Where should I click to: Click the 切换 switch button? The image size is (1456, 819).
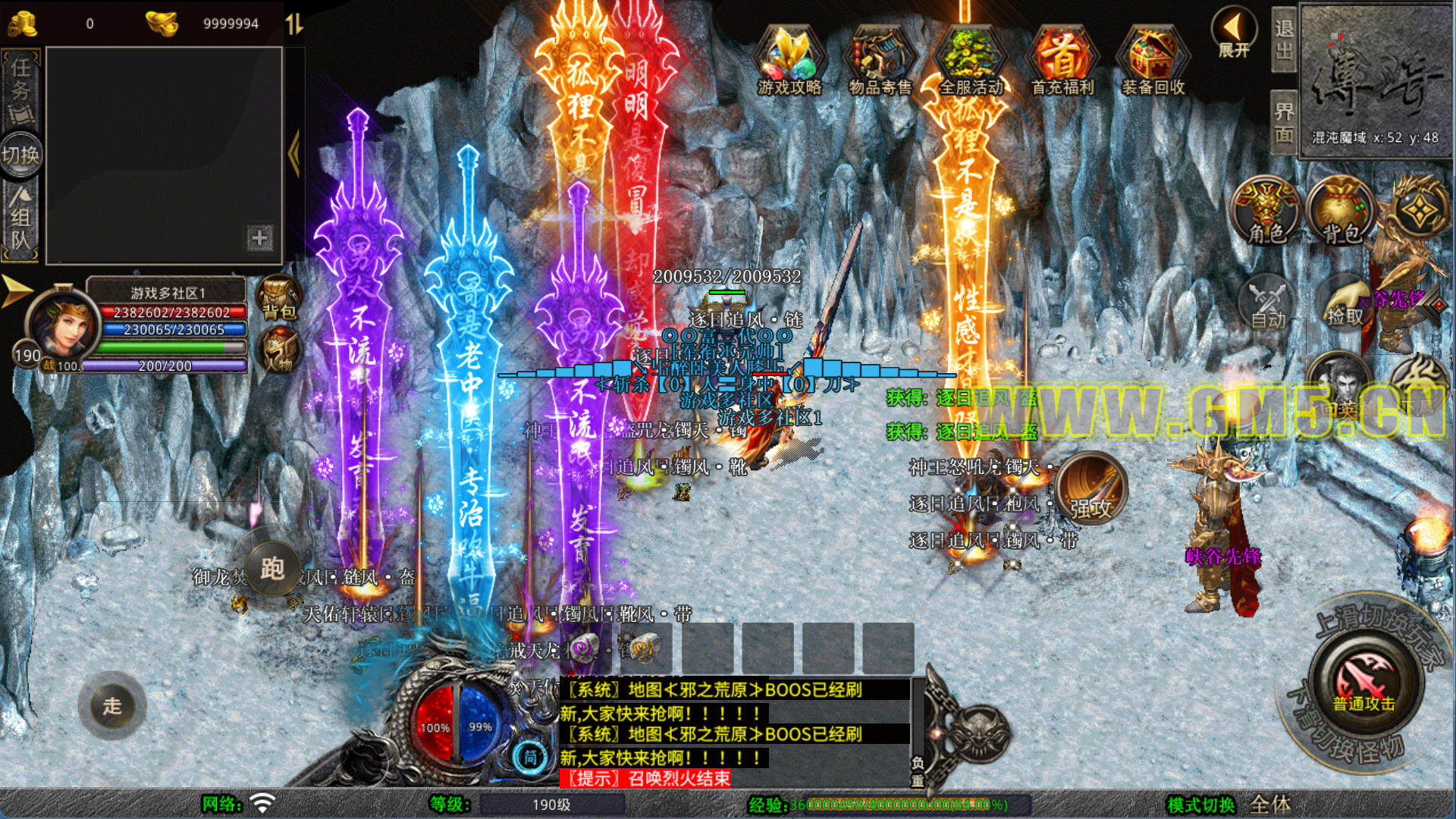tap(20, 155)
